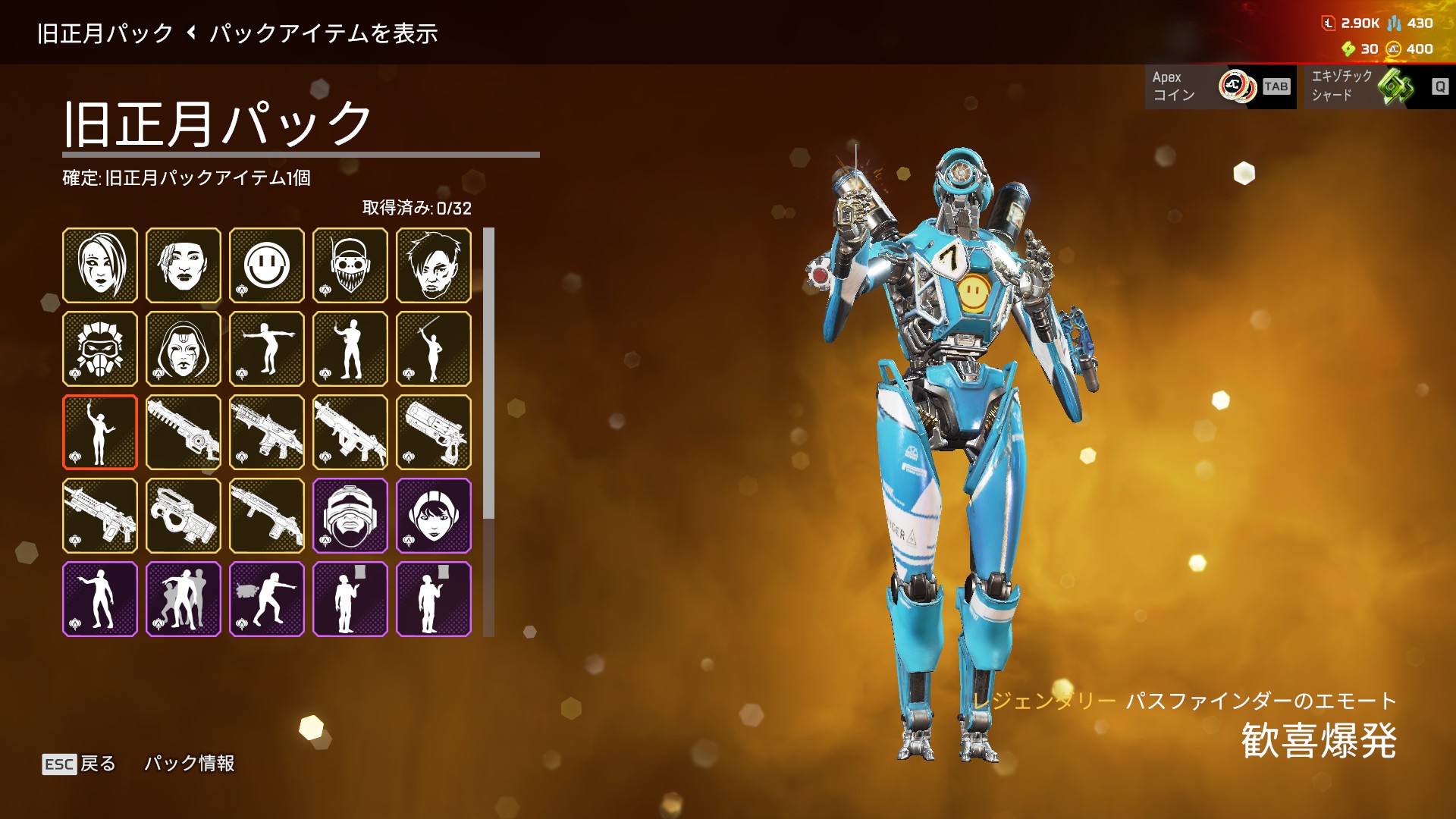
Task: Select the spiky gas mask skin tile
Action: pos(99,349)
